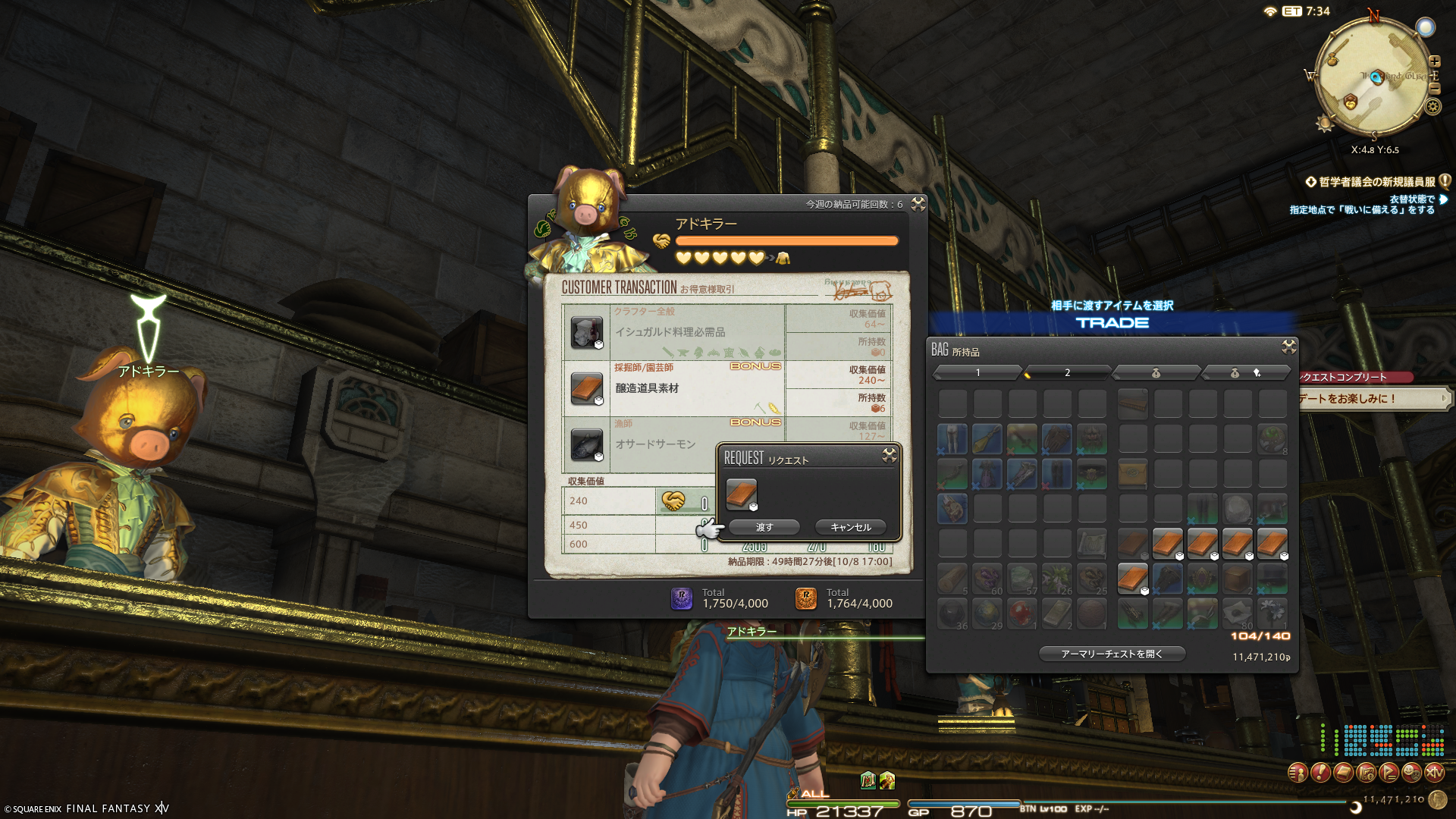Choose the イシュガルド料理必需品 delivery row
Screen dimensions: 1456x819
tap(673, 332)
